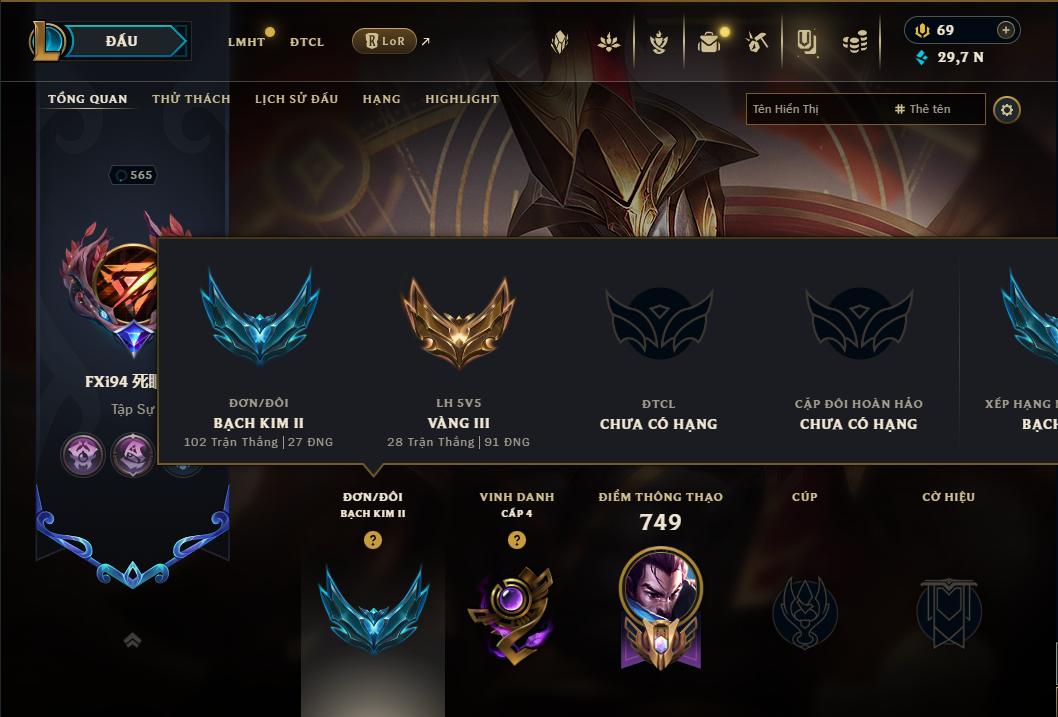1058x717 pixels.
Task: Open the THỬ THÁCH tab
Action: pos(191,99)
